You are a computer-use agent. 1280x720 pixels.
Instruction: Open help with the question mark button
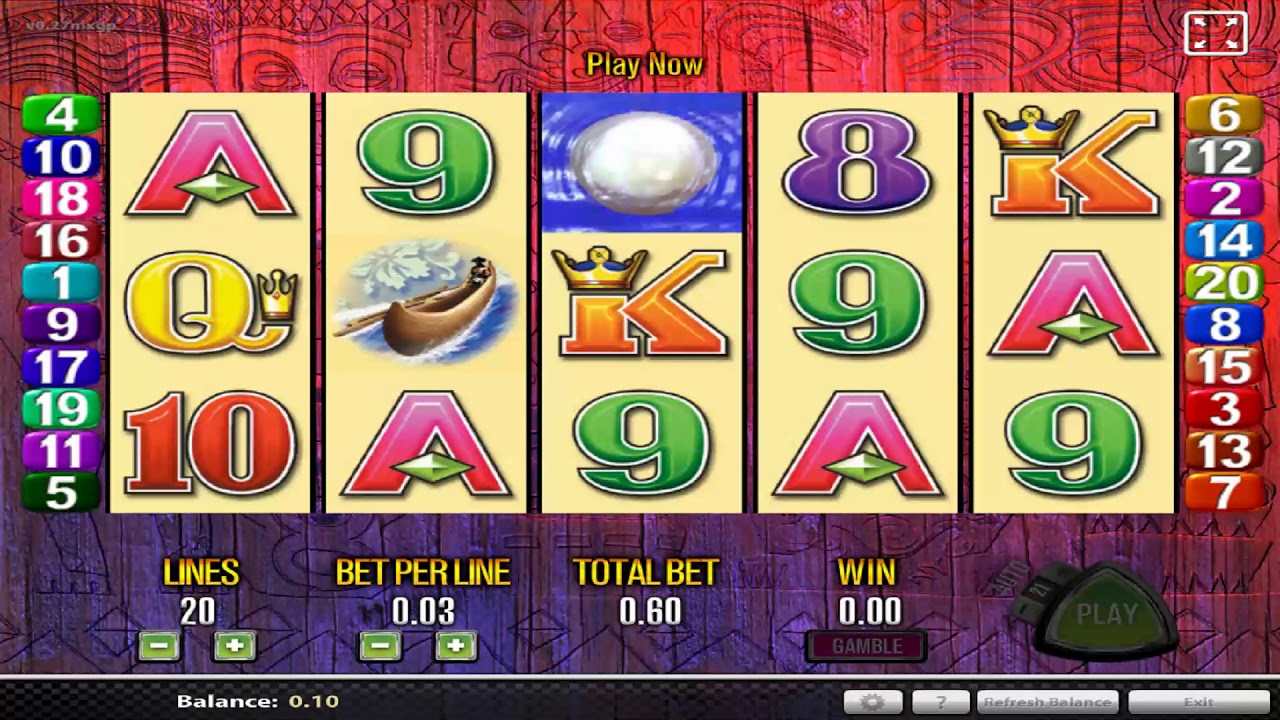point(940,702)
